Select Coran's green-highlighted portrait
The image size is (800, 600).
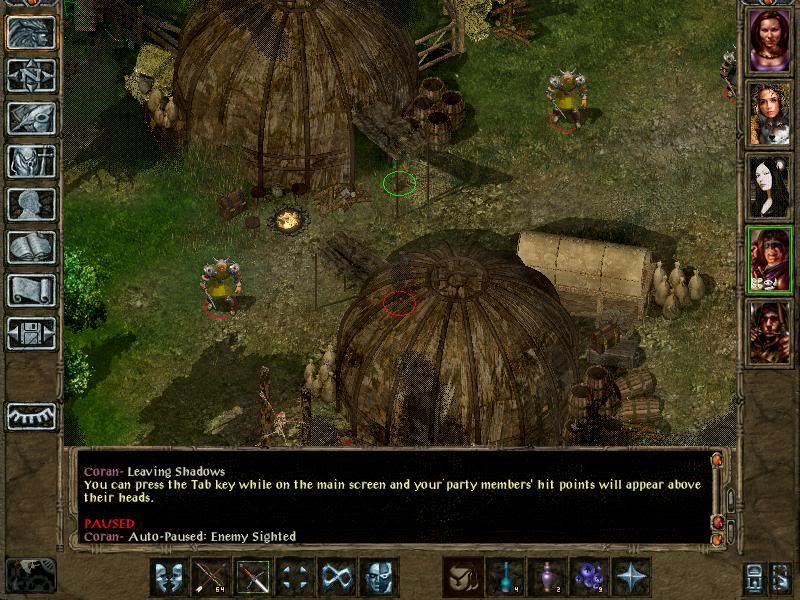click(769, 258)
